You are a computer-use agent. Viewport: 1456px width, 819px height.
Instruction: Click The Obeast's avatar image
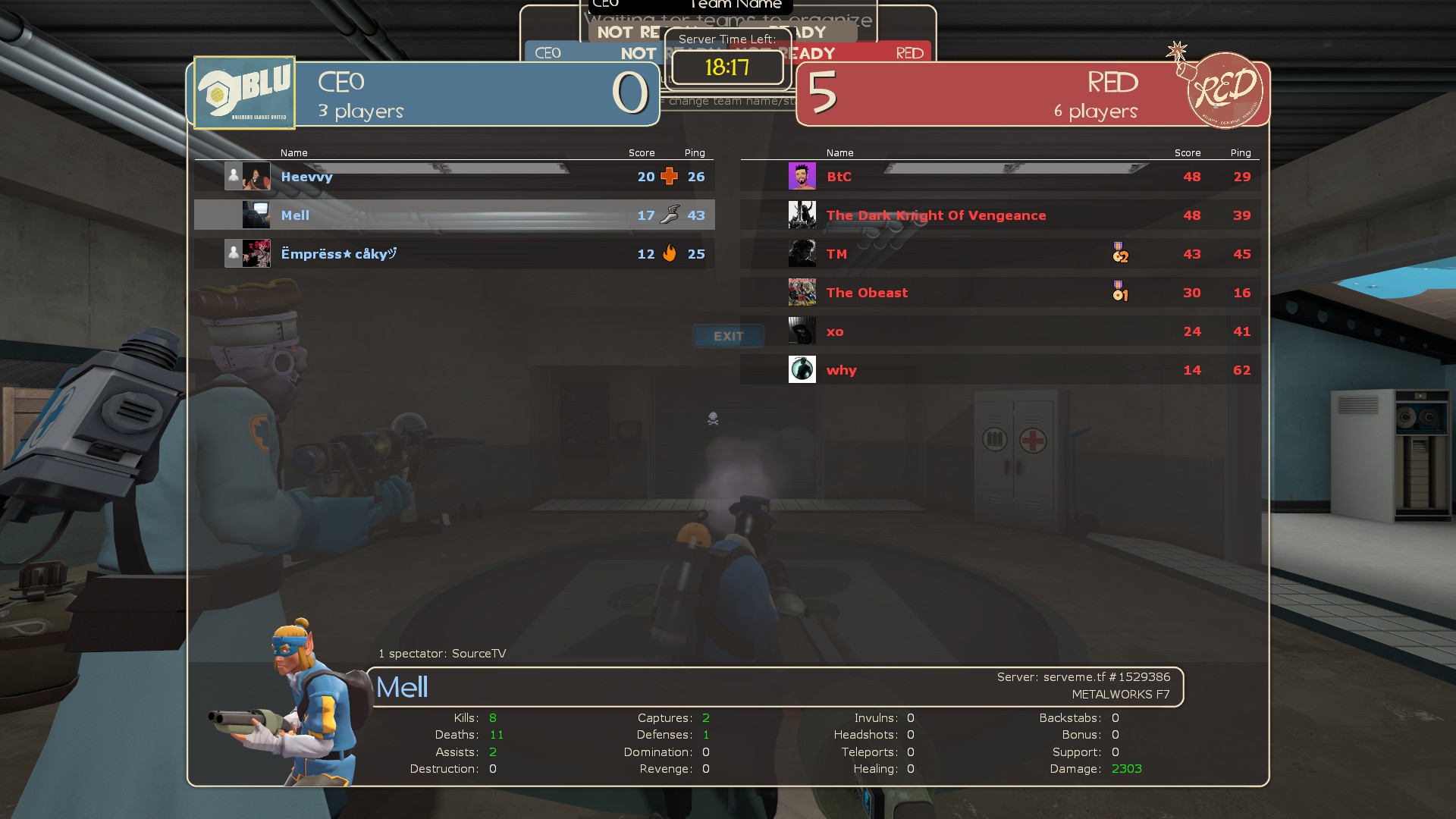pyautogui.click(x=802, y=292)
